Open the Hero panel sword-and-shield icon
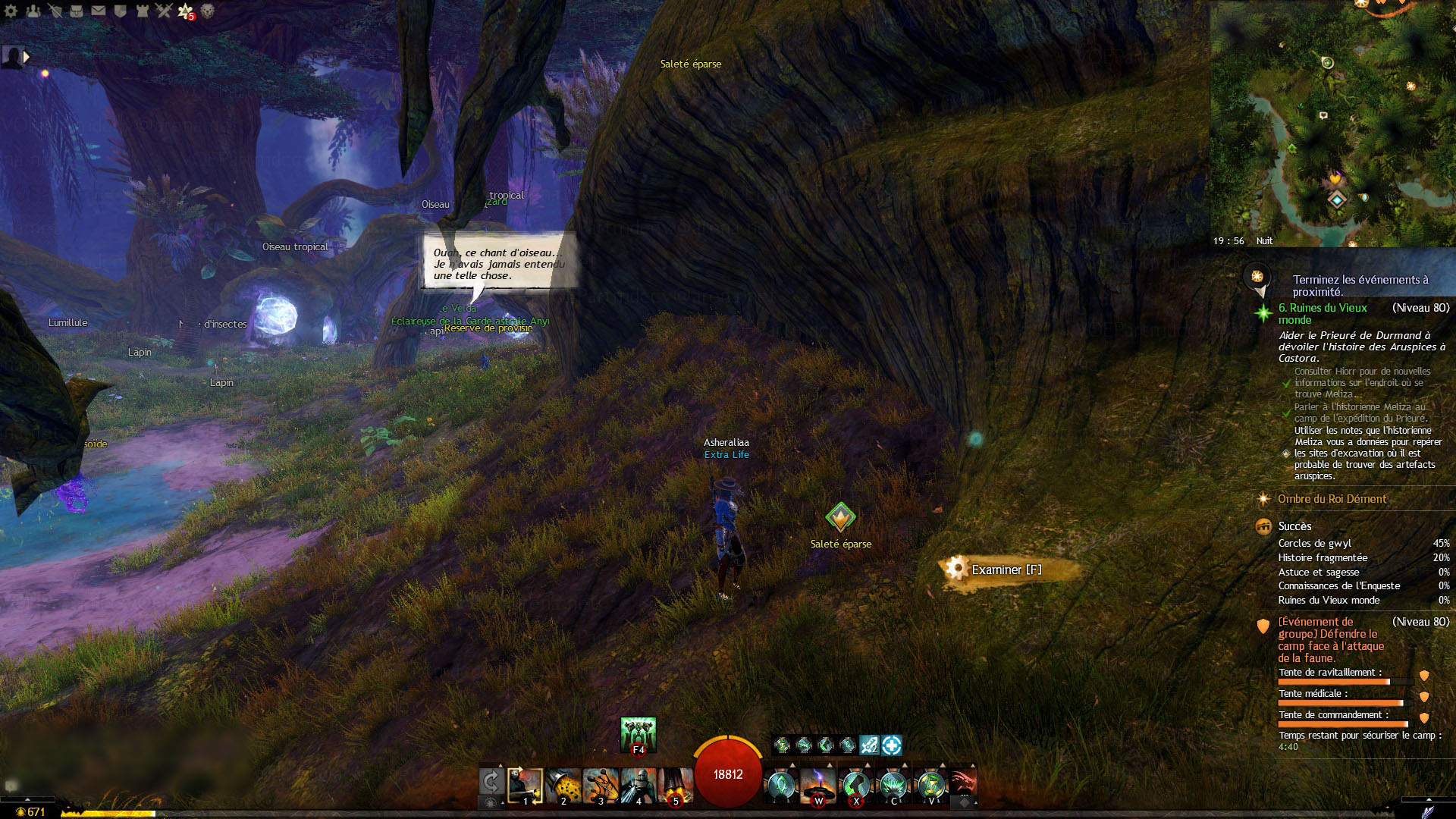The image size is (1456, 819). [55, 11]
